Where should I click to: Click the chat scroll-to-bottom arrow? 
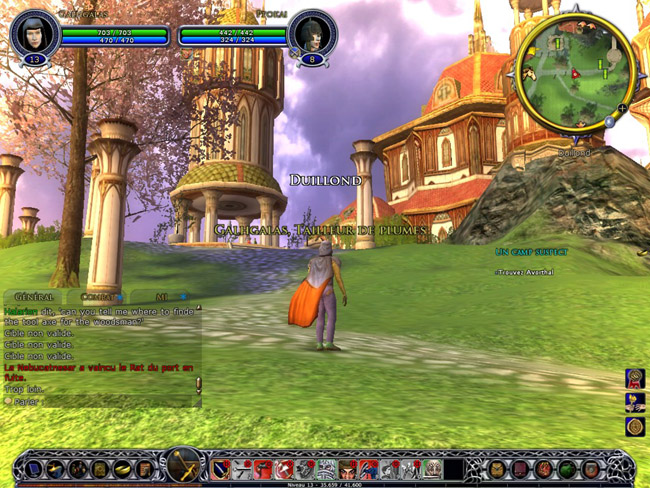[198, 384]
